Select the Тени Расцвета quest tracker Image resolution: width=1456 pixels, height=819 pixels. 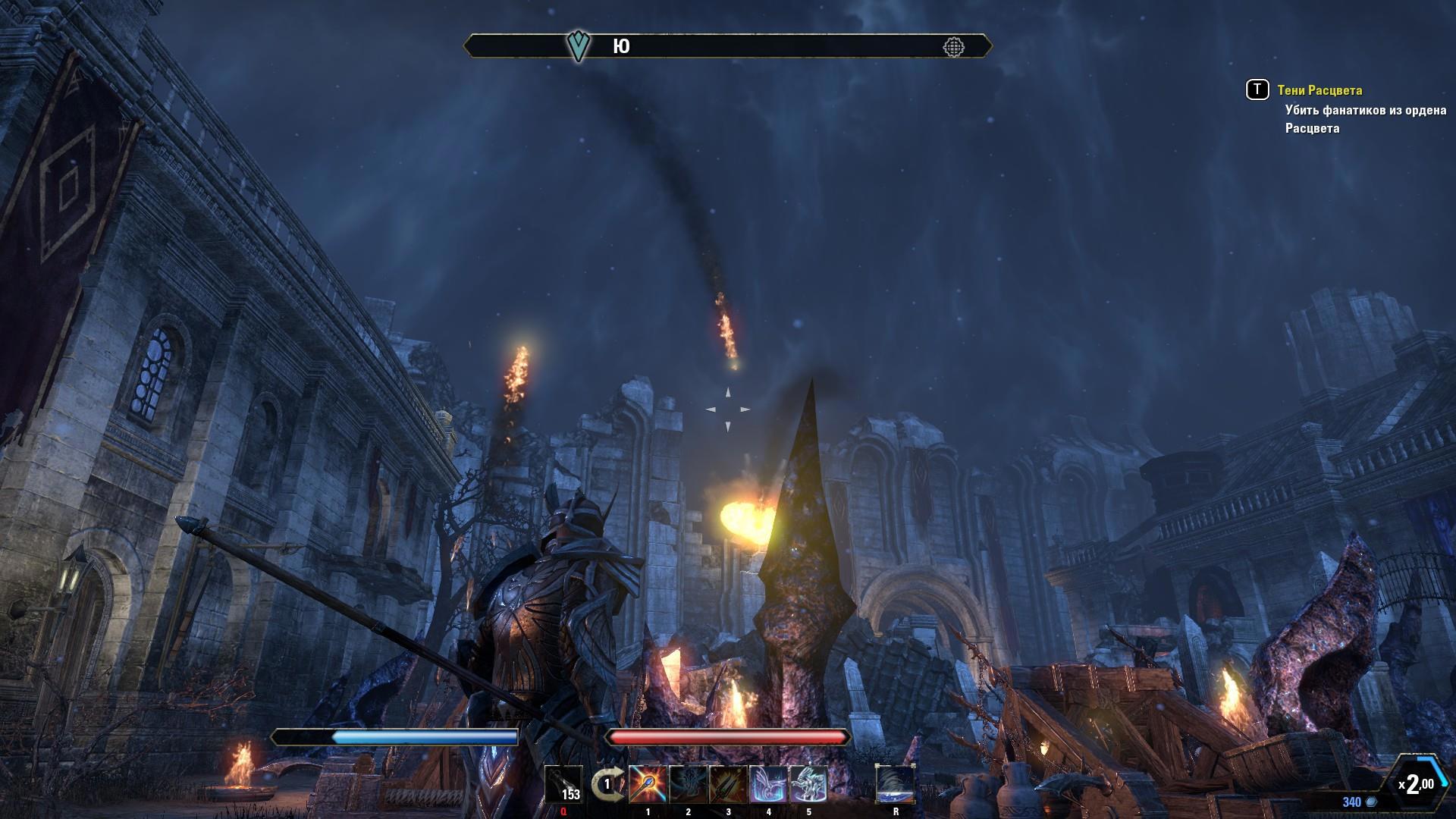(x=1319, y=90)
